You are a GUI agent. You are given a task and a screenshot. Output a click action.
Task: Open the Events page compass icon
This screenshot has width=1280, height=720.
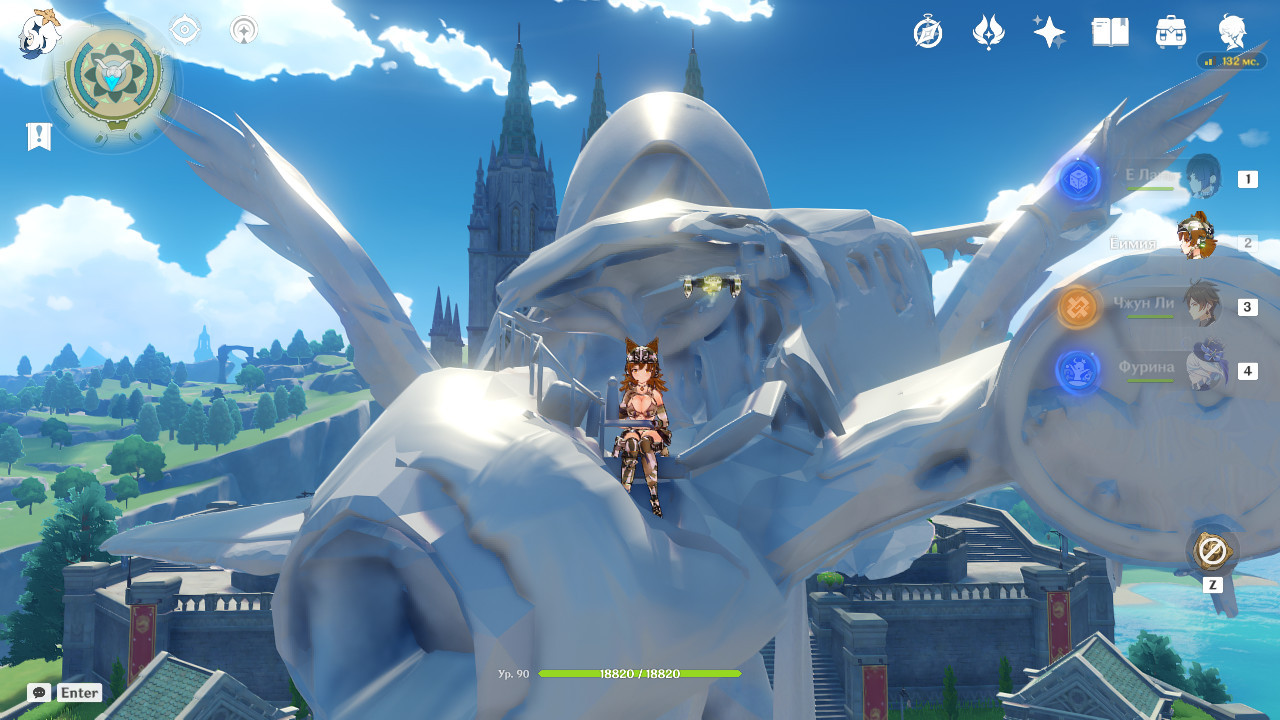(928, 33)
